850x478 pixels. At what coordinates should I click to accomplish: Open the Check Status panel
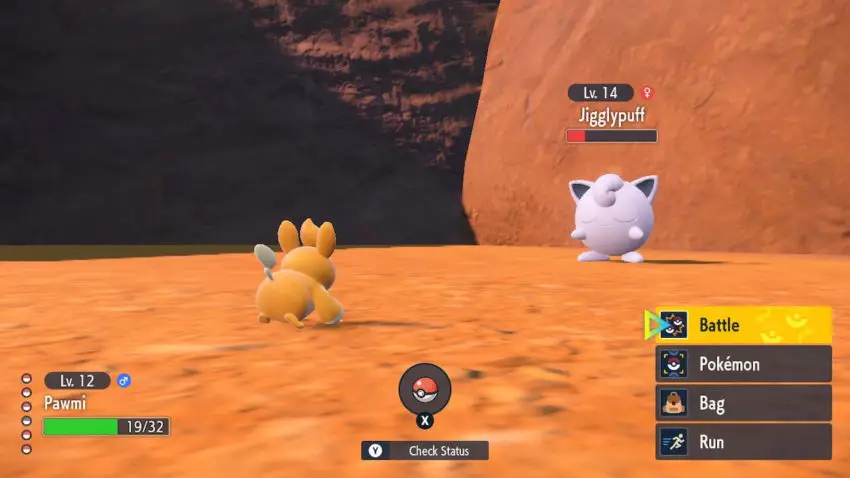425,451
